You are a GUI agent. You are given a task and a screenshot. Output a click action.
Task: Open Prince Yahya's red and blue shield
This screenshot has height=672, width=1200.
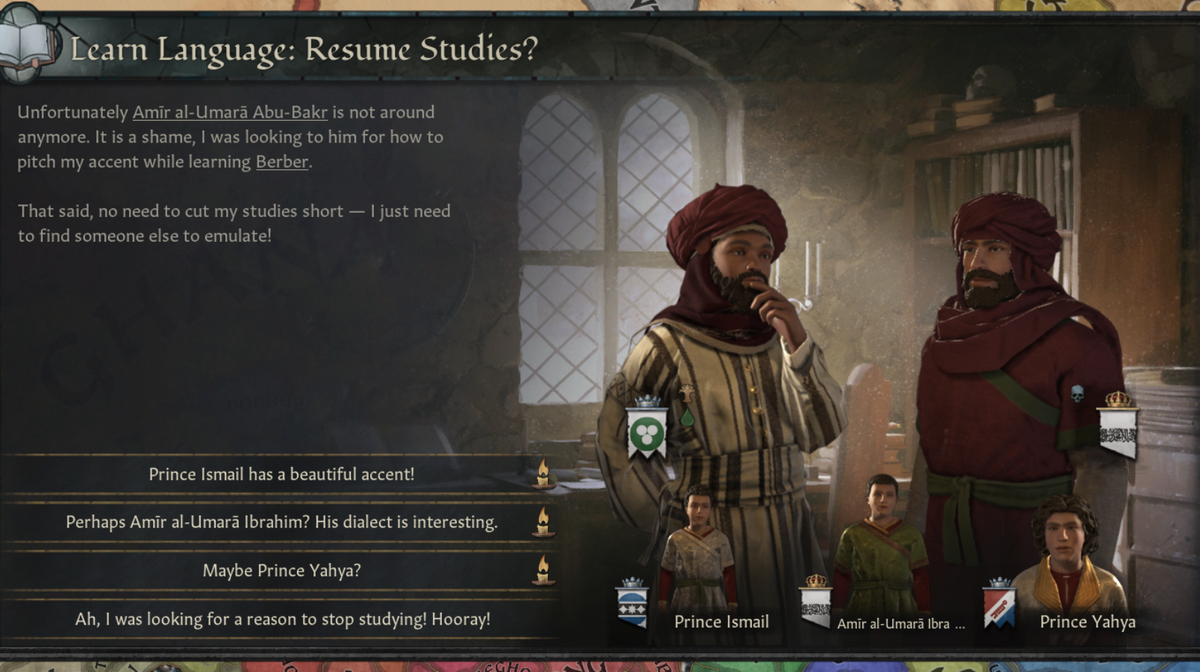1000,603
